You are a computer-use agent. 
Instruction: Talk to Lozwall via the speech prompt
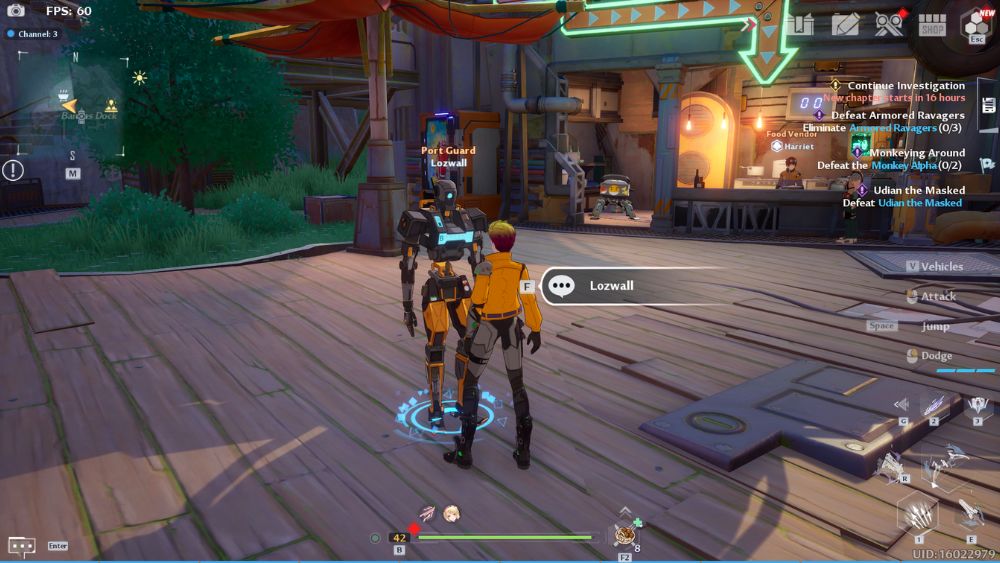pos(610,286)
